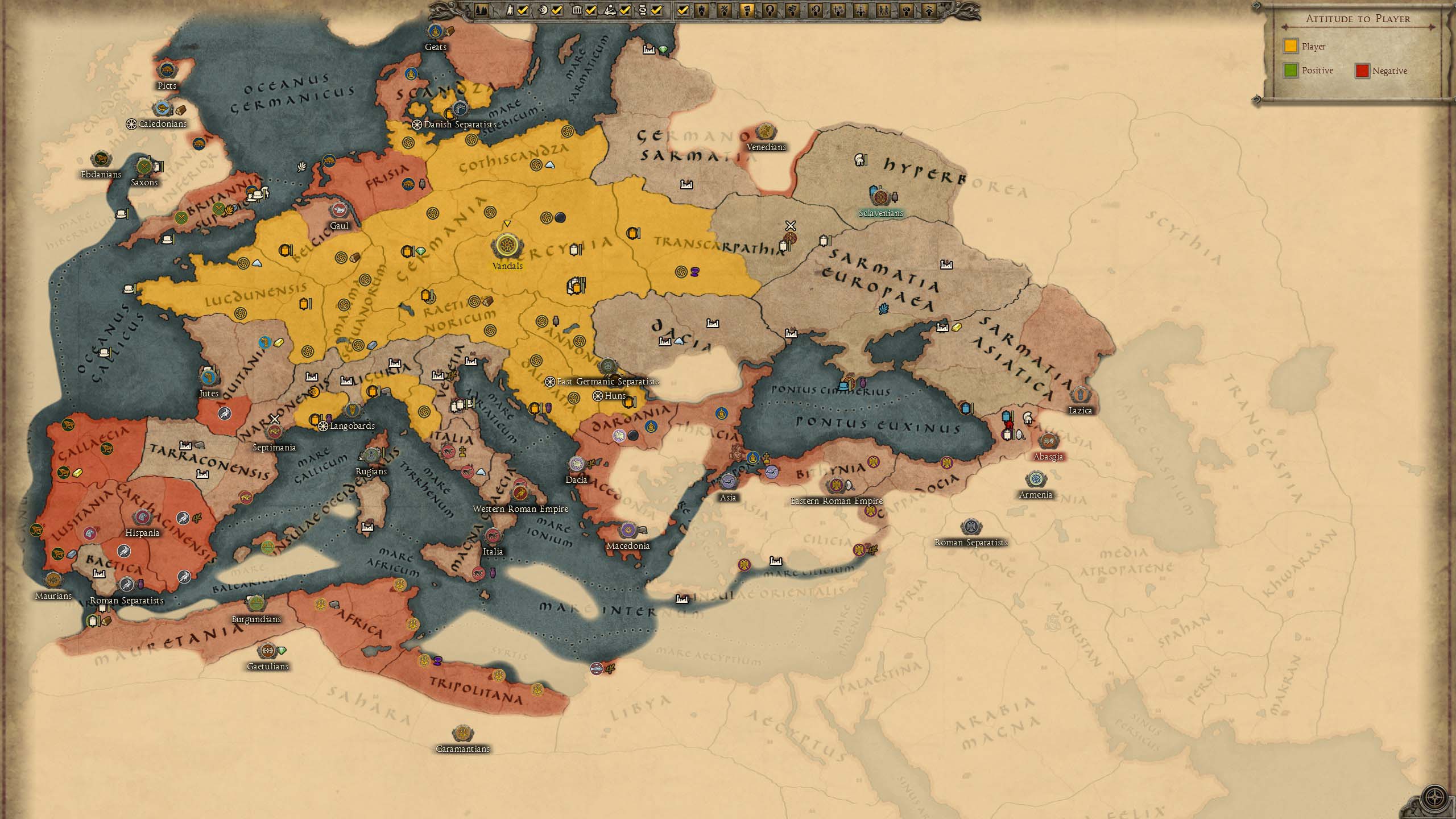The width and height of the screenshot is (1456, 819).
Task: Click the highlighted attitude map filter button
Action: click(x=747, y=10)
